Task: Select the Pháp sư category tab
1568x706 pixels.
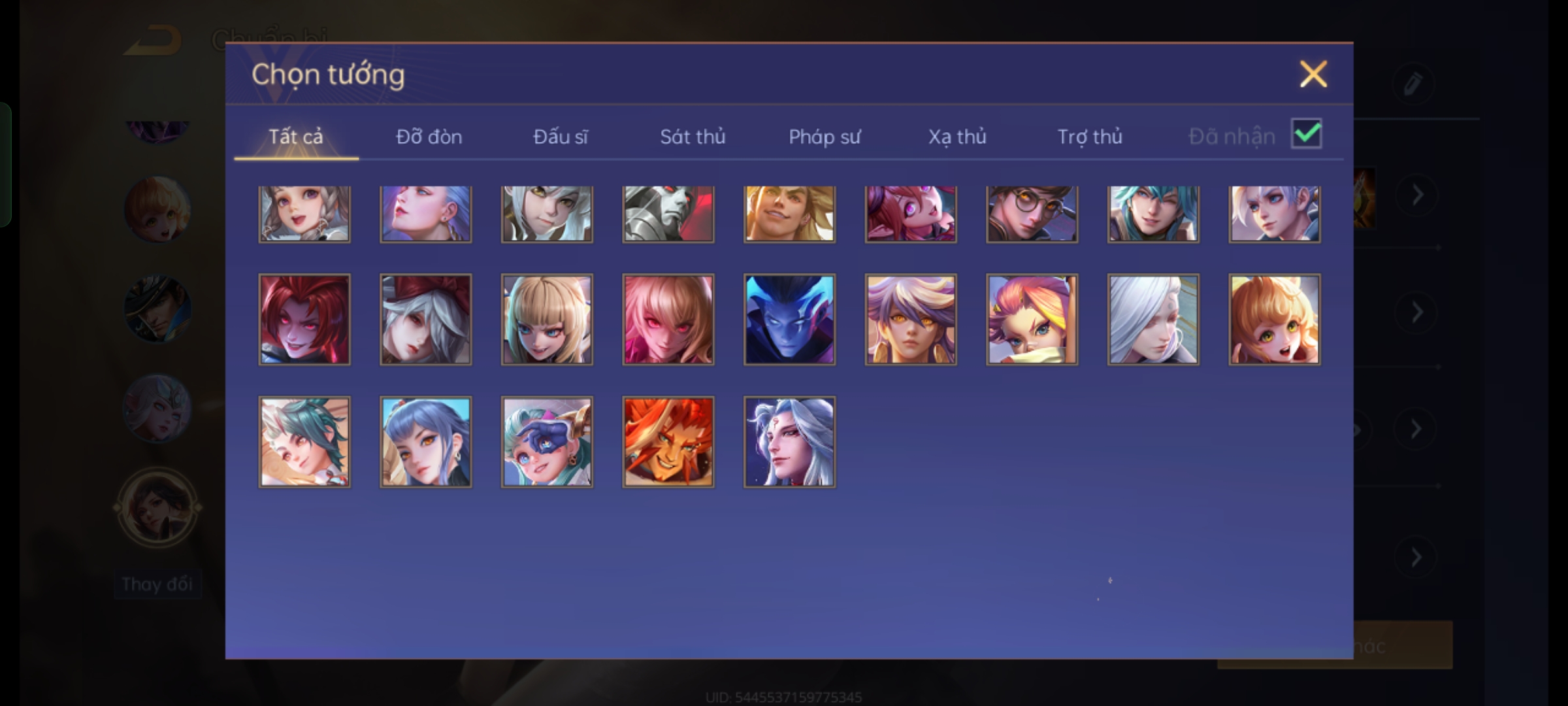Action: (x=825, y=137)
